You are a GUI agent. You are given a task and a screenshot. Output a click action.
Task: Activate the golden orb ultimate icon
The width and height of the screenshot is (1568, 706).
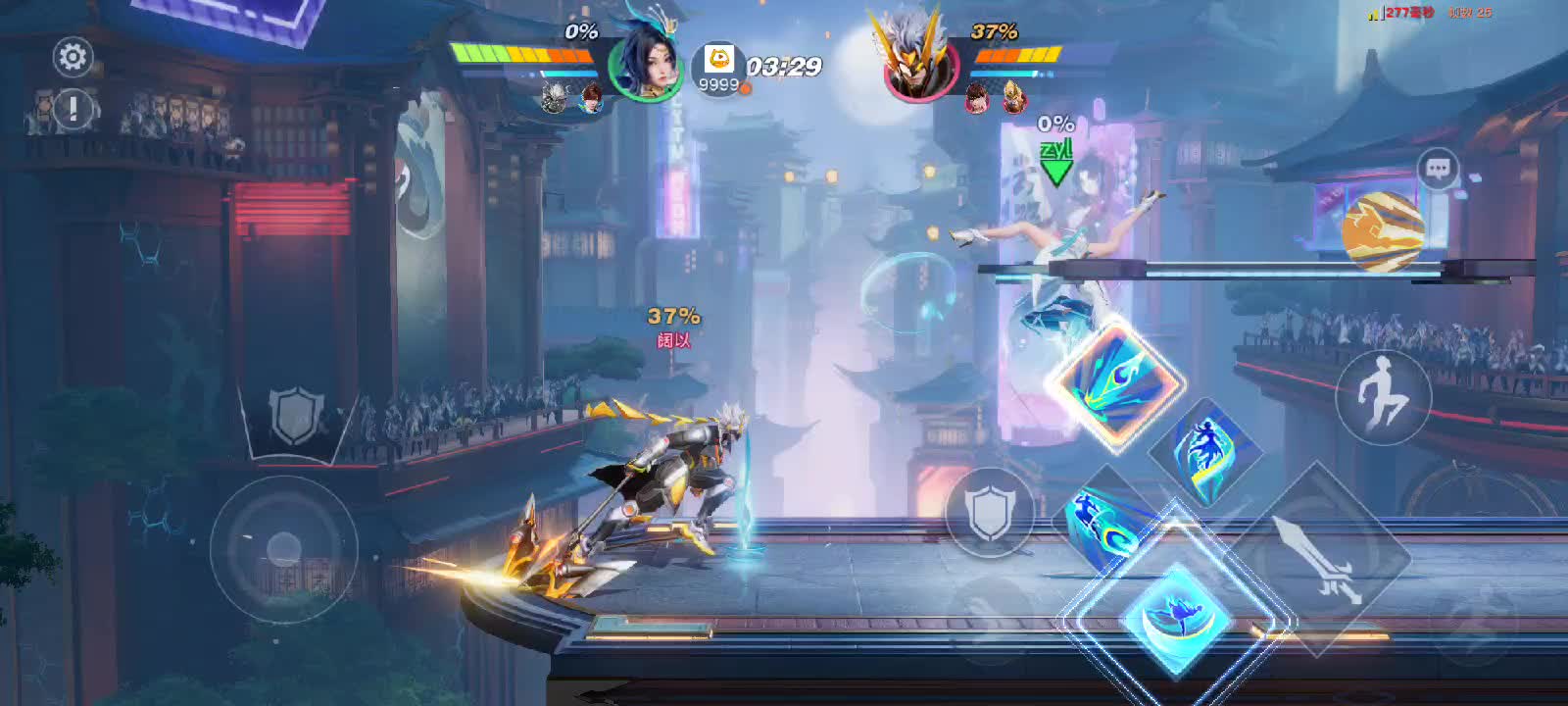coord(1383,229)
